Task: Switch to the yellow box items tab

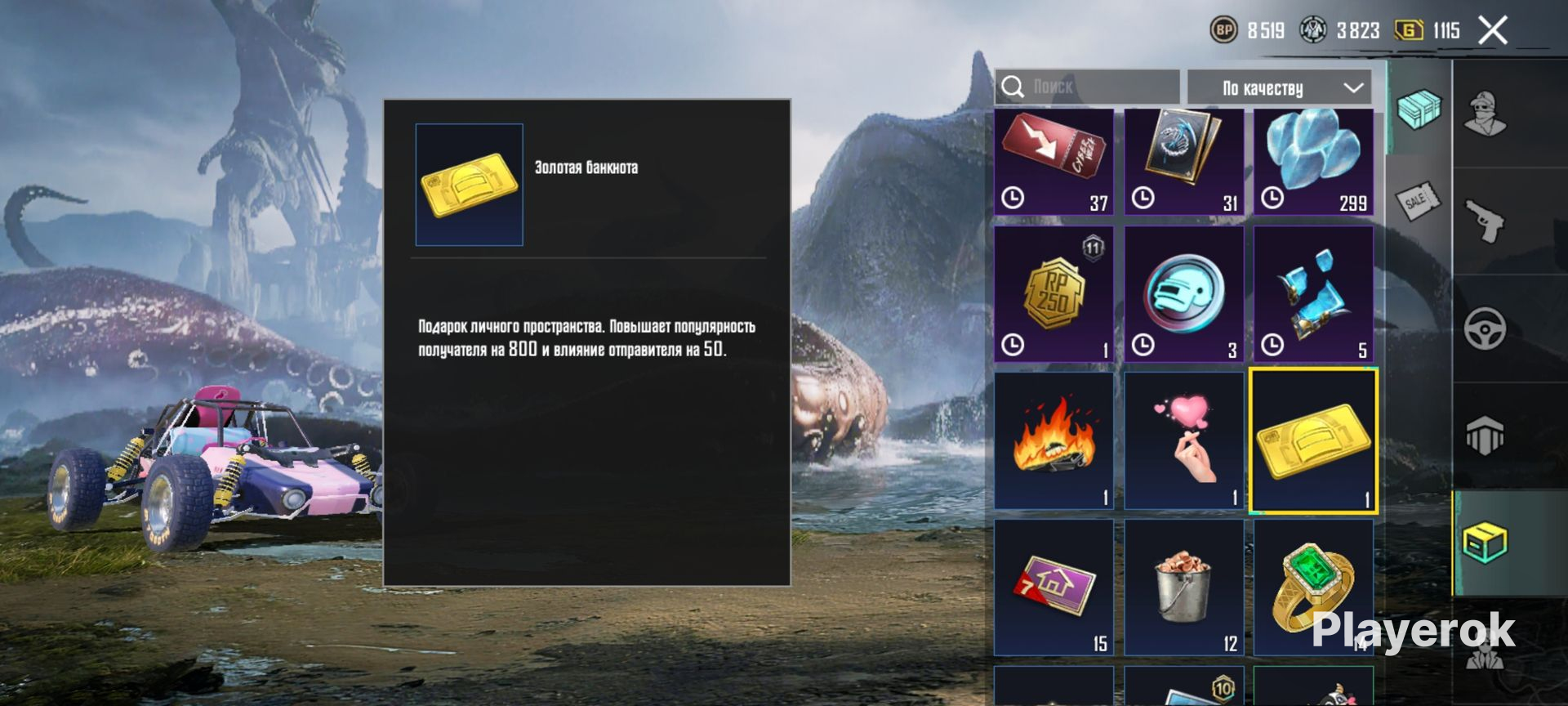Action: 1485,543
